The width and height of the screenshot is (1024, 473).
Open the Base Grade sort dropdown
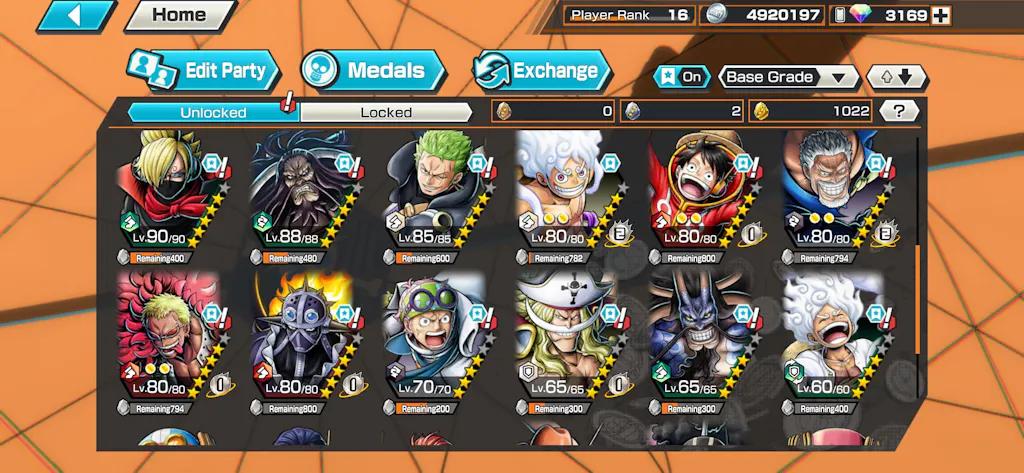click(789, 77)
